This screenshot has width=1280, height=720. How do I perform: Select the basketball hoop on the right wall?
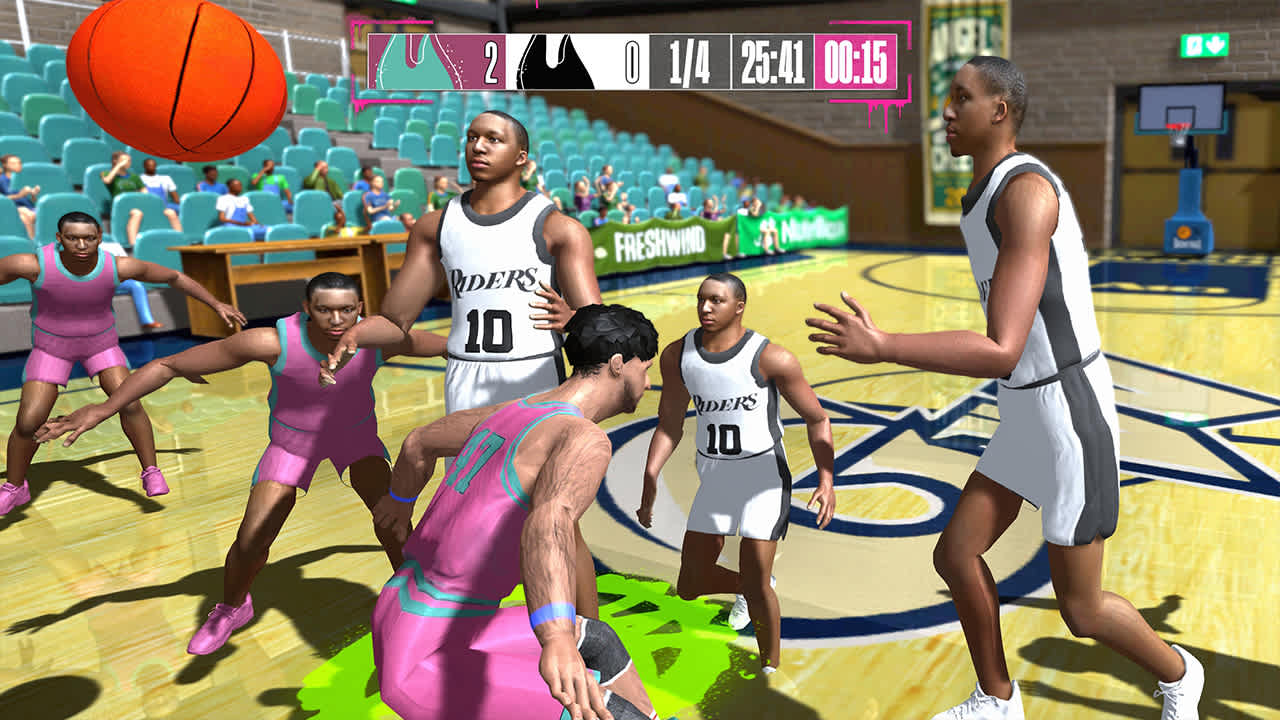coord(1182,115)
